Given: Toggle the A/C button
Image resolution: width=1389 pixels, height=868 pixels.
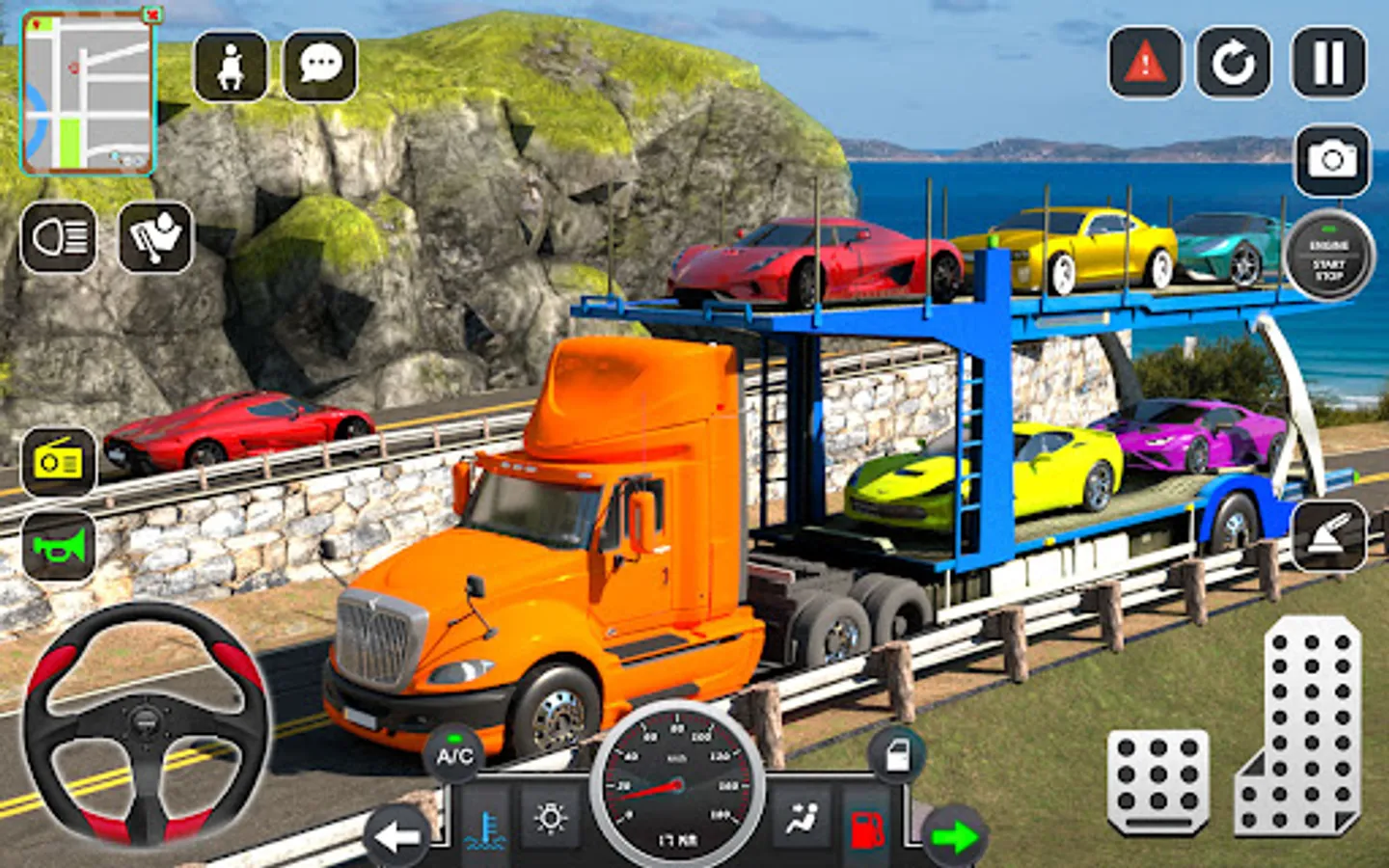Looking at the screenshot, I should pyautogui.click(x=454, y=755).
